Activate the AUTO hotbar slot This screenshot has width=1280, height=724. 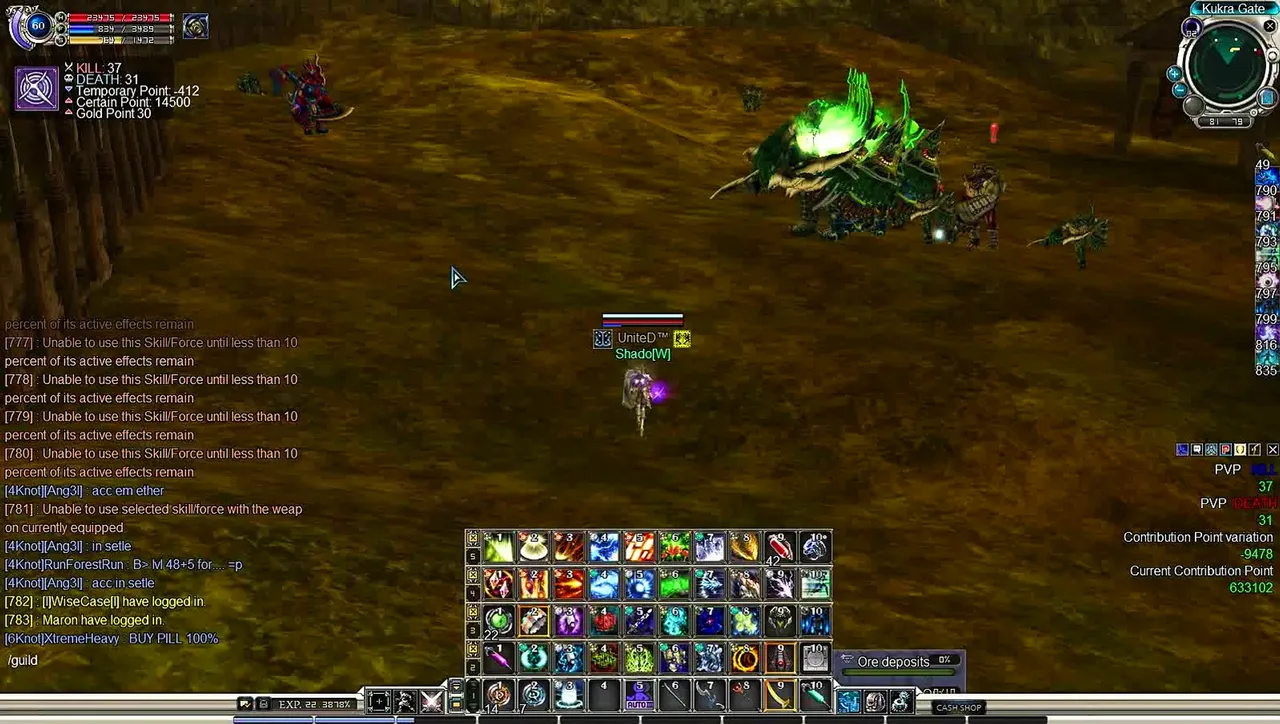point(638,694)
